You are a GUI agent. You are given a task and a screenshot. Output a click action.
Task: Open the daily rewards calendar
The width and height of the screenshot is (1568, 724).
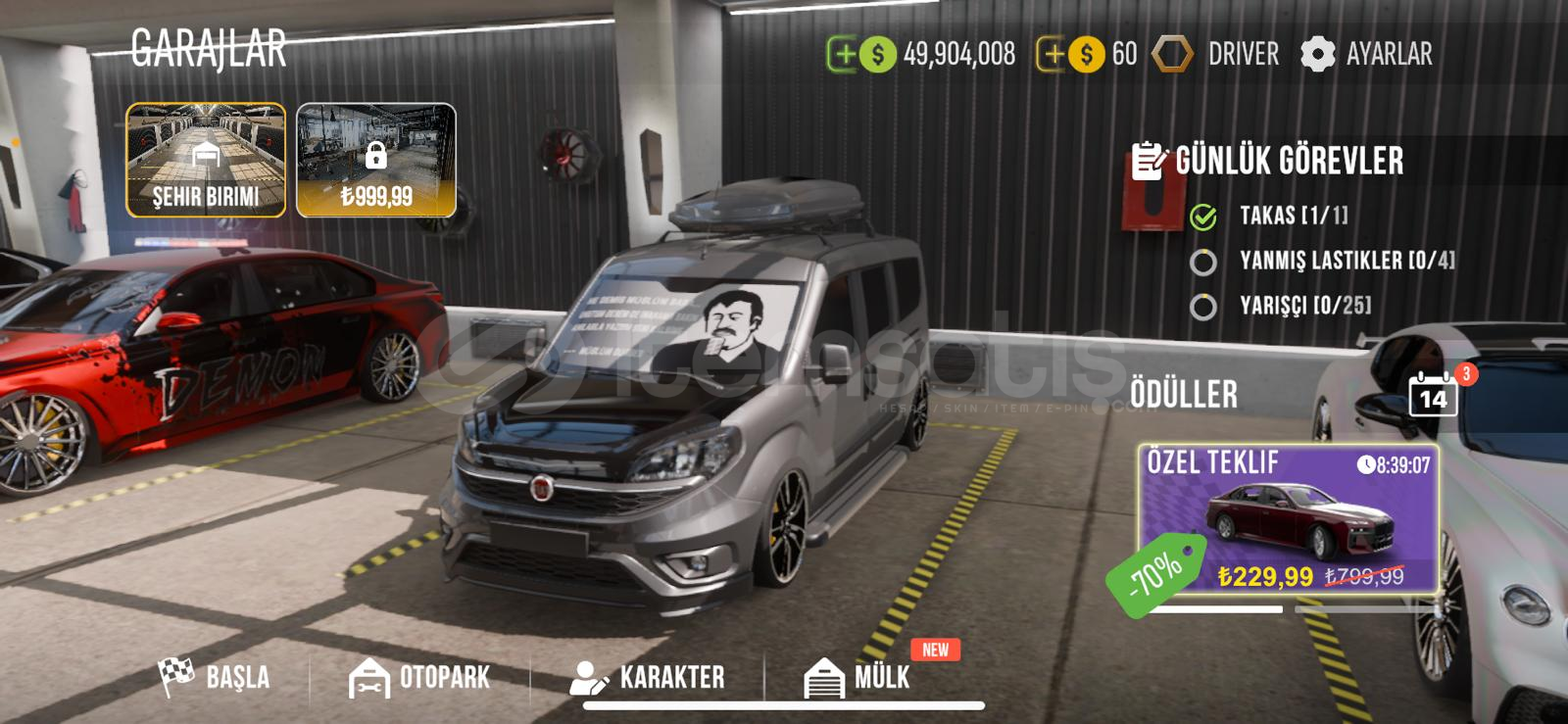(x=1433, y=395)
